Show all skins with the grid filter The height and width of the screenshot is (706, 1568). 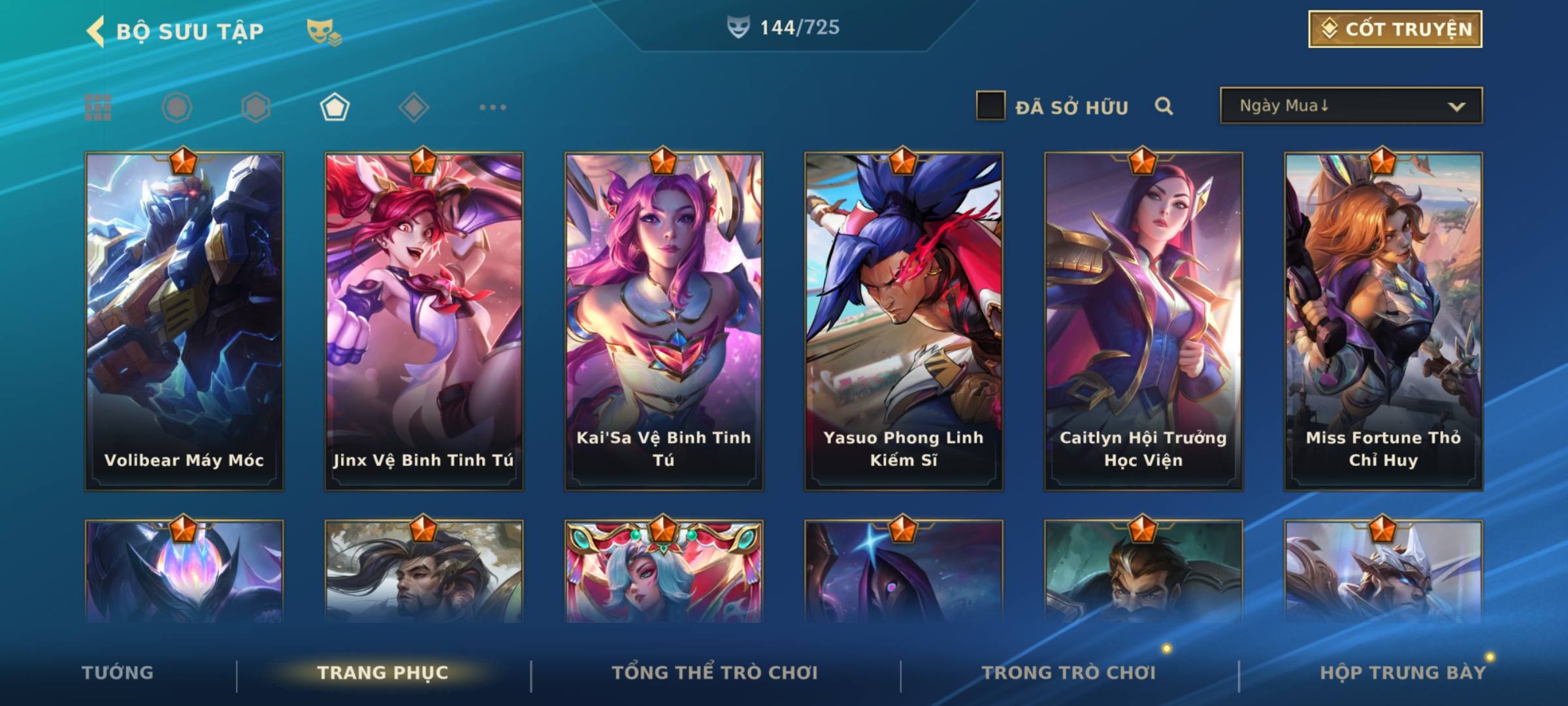(x=98, y=107)
